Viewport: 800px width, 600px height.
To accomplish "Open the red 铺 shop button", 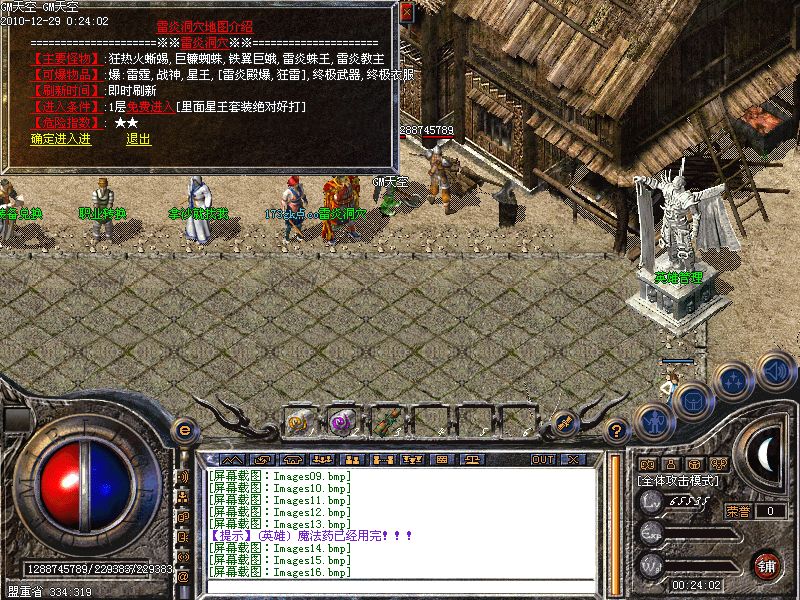I will tap(768, 565).
